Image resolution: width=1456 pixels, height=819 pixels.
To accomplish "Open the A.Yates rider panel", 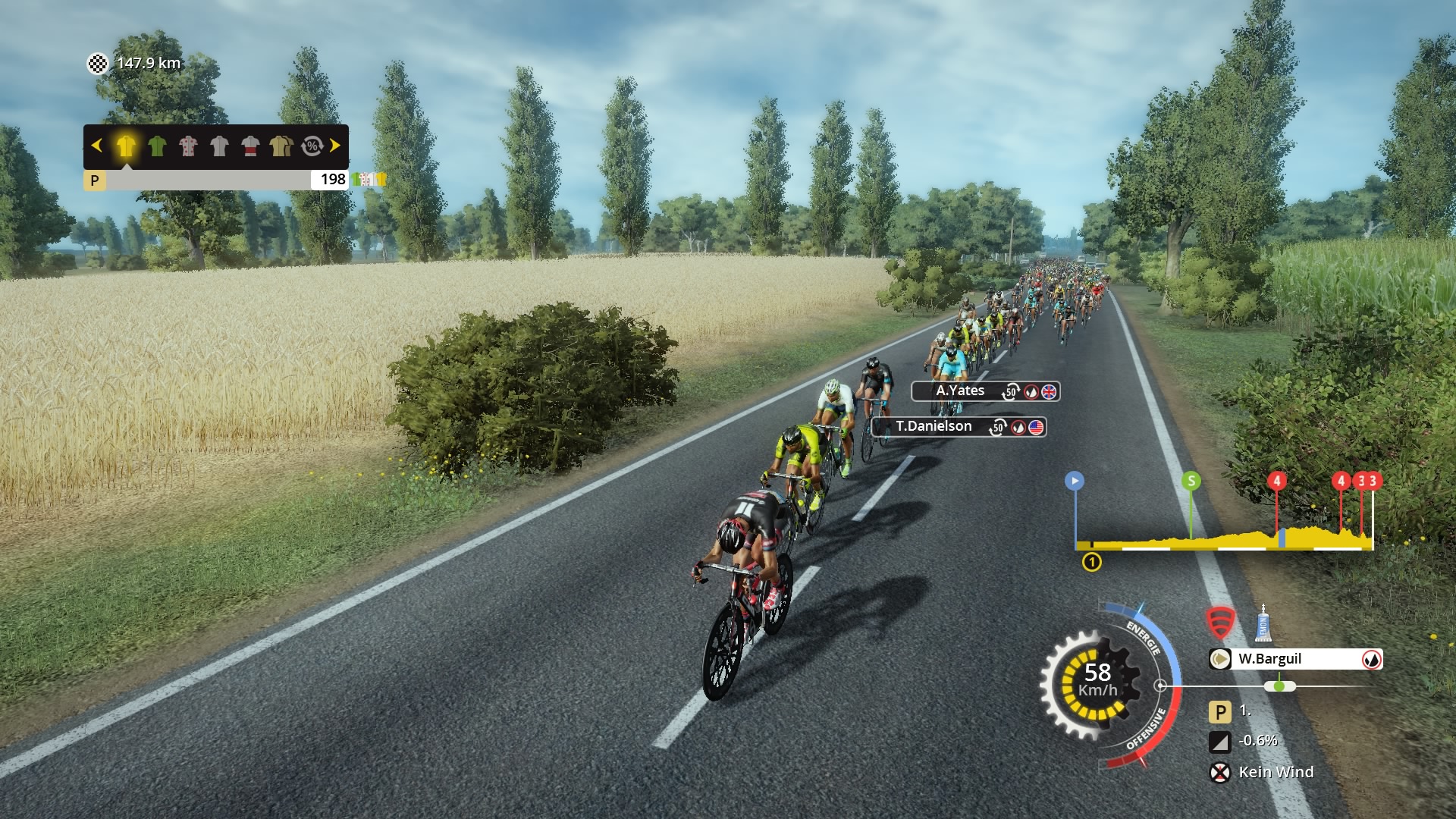I will (959, 391).
